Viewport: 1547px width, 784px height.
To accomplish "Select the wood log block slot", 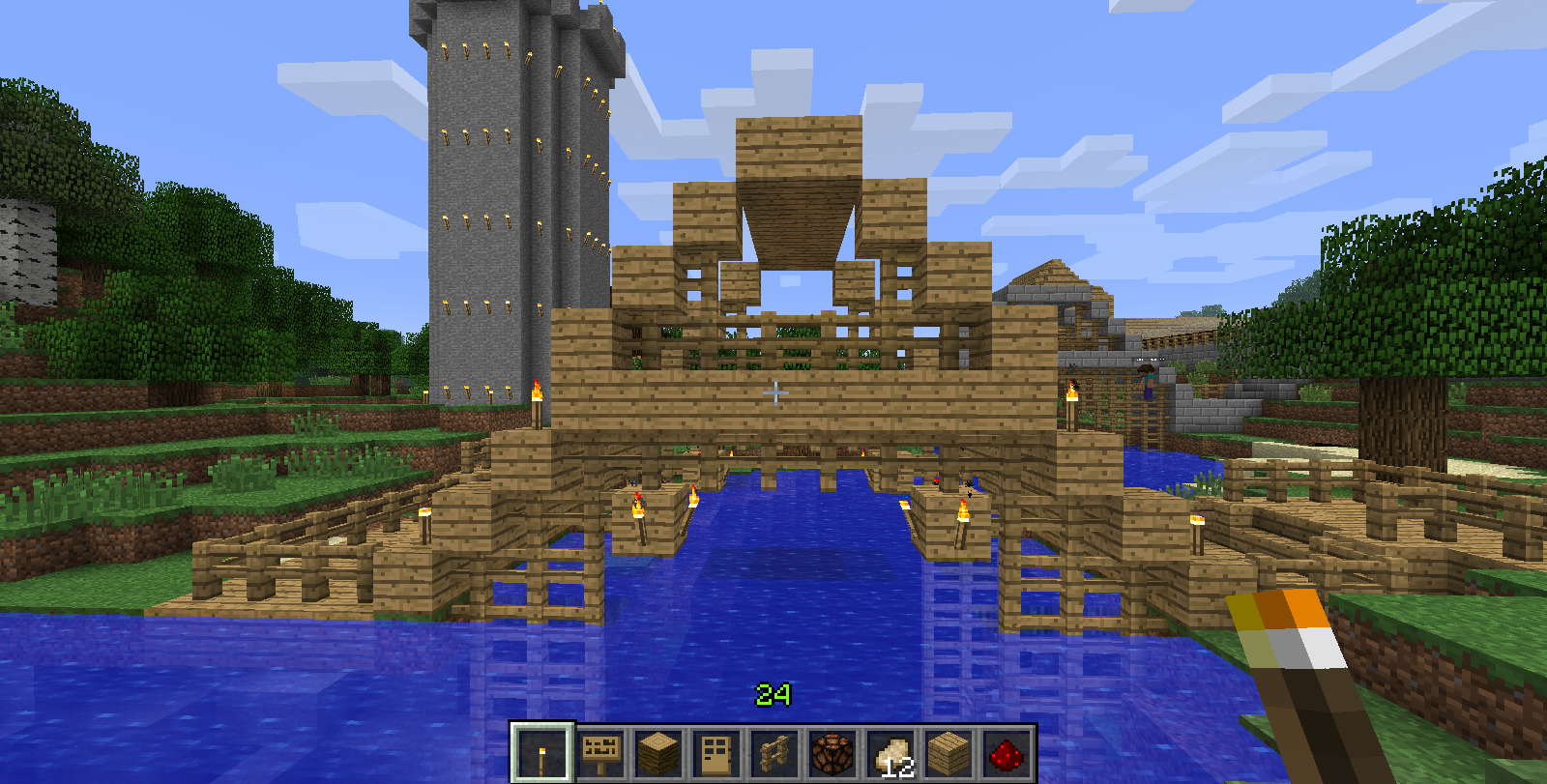I will pos(658,753).
